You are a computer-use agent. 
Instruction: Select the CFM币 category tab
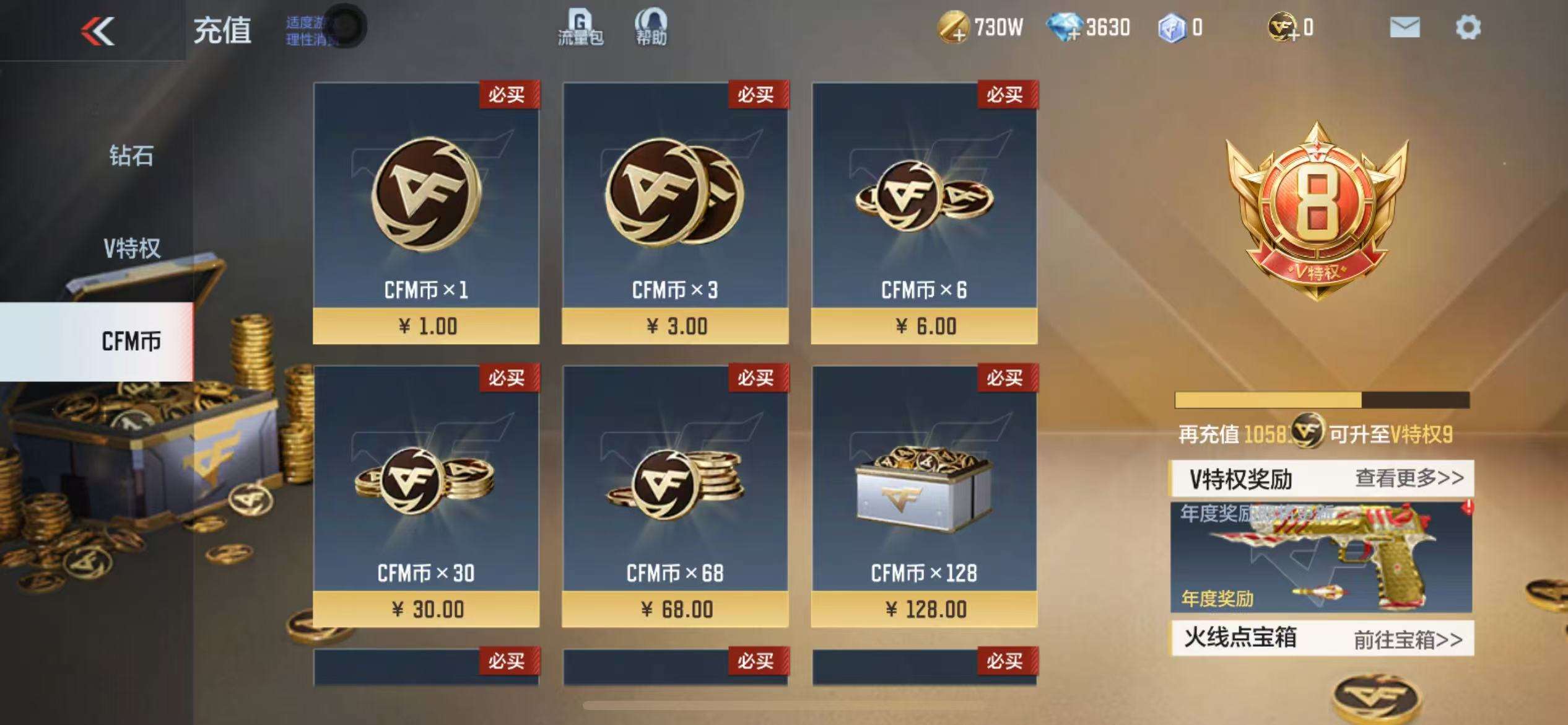pos(130,341)
